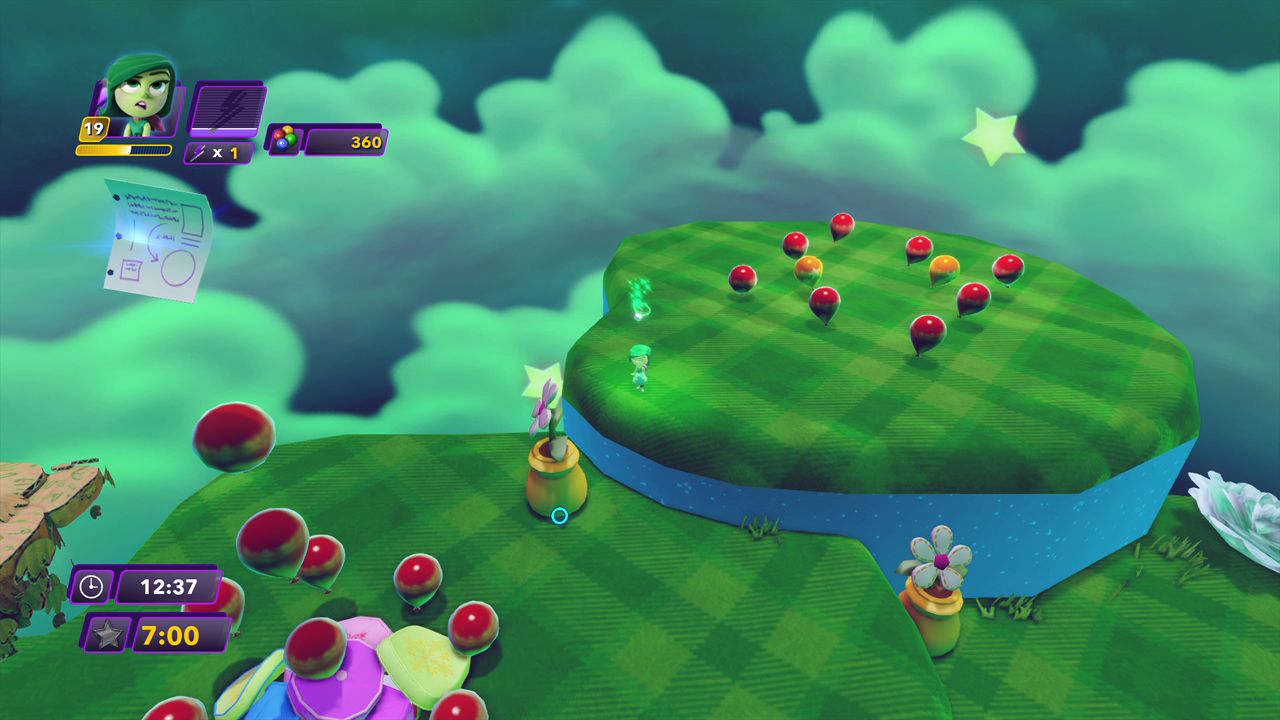Viewport: 1280px width, 720px height.
Task: Open the floating blueprint note
Action: pos(160,240)
